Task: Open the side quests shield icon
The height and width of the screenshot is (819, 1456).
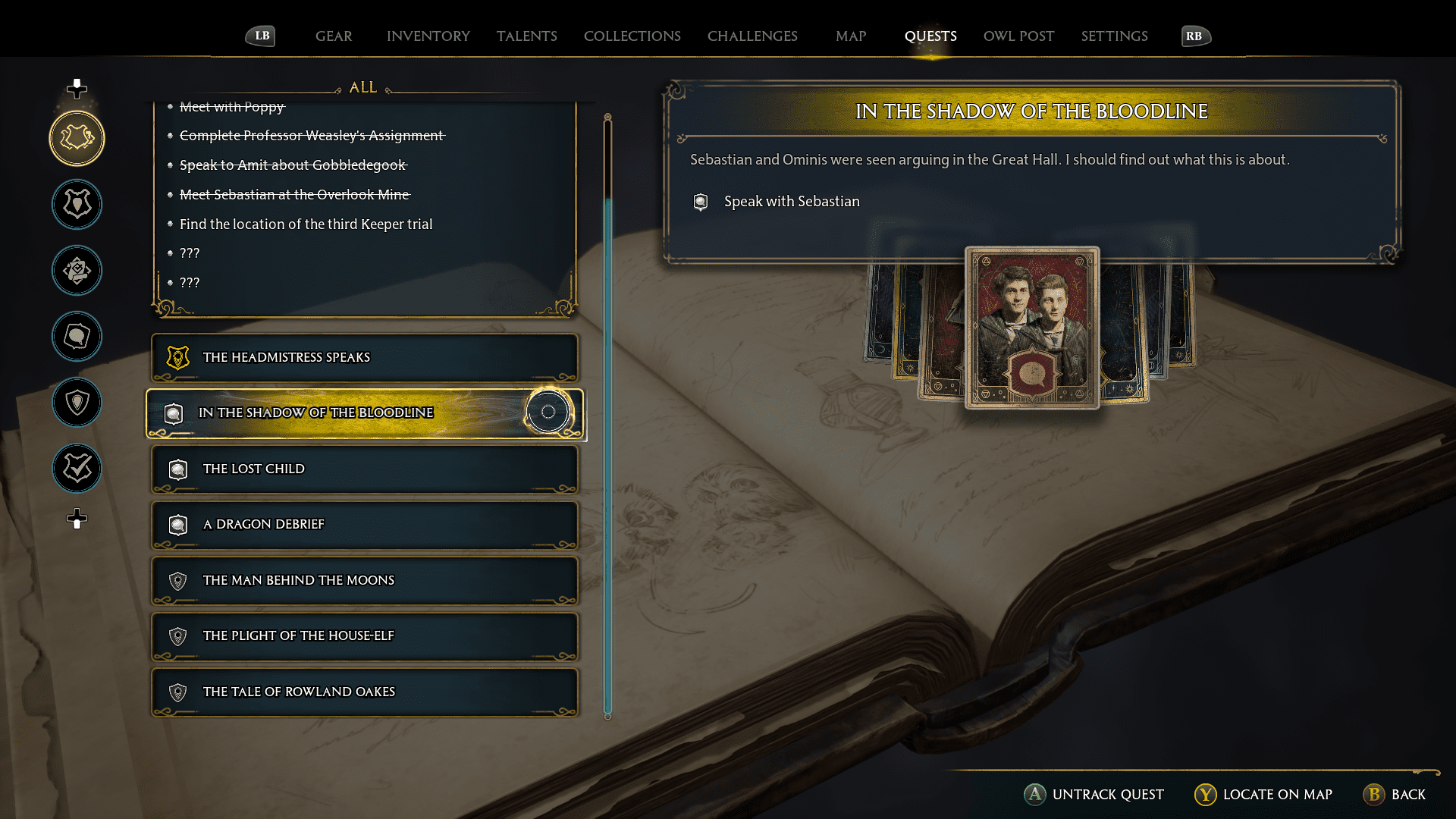Action: [76, 403]
